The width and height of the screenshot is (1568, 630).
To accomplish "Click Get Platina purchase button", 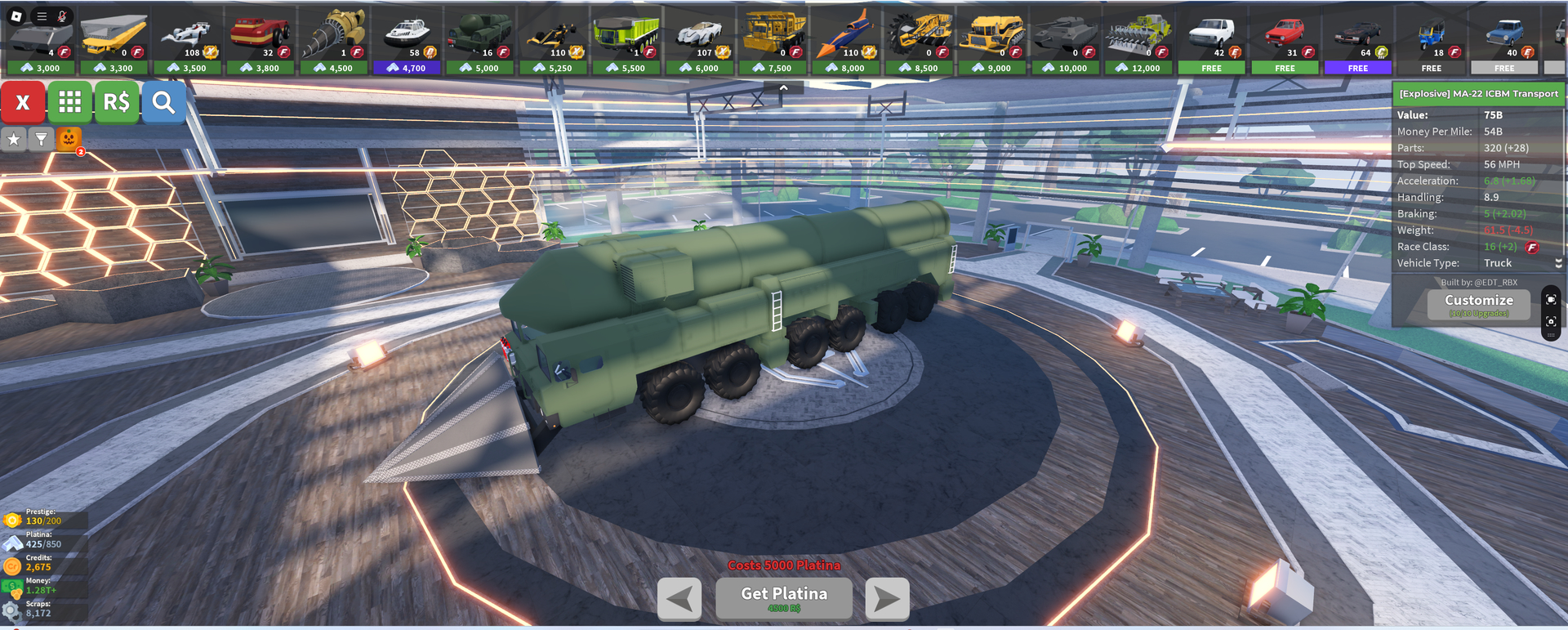I will tap(783, 598).
